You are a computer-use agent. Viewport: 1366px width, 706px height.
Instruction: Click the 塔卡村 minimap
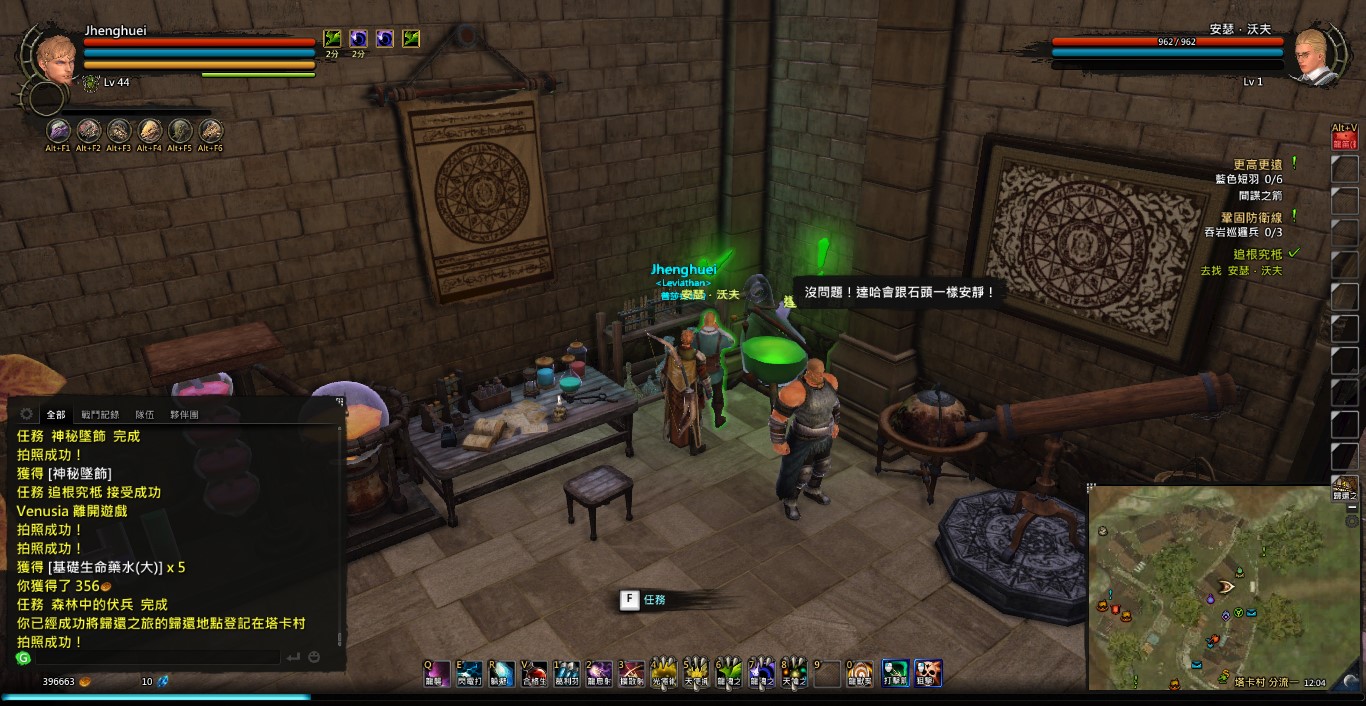click(1209, 586)
